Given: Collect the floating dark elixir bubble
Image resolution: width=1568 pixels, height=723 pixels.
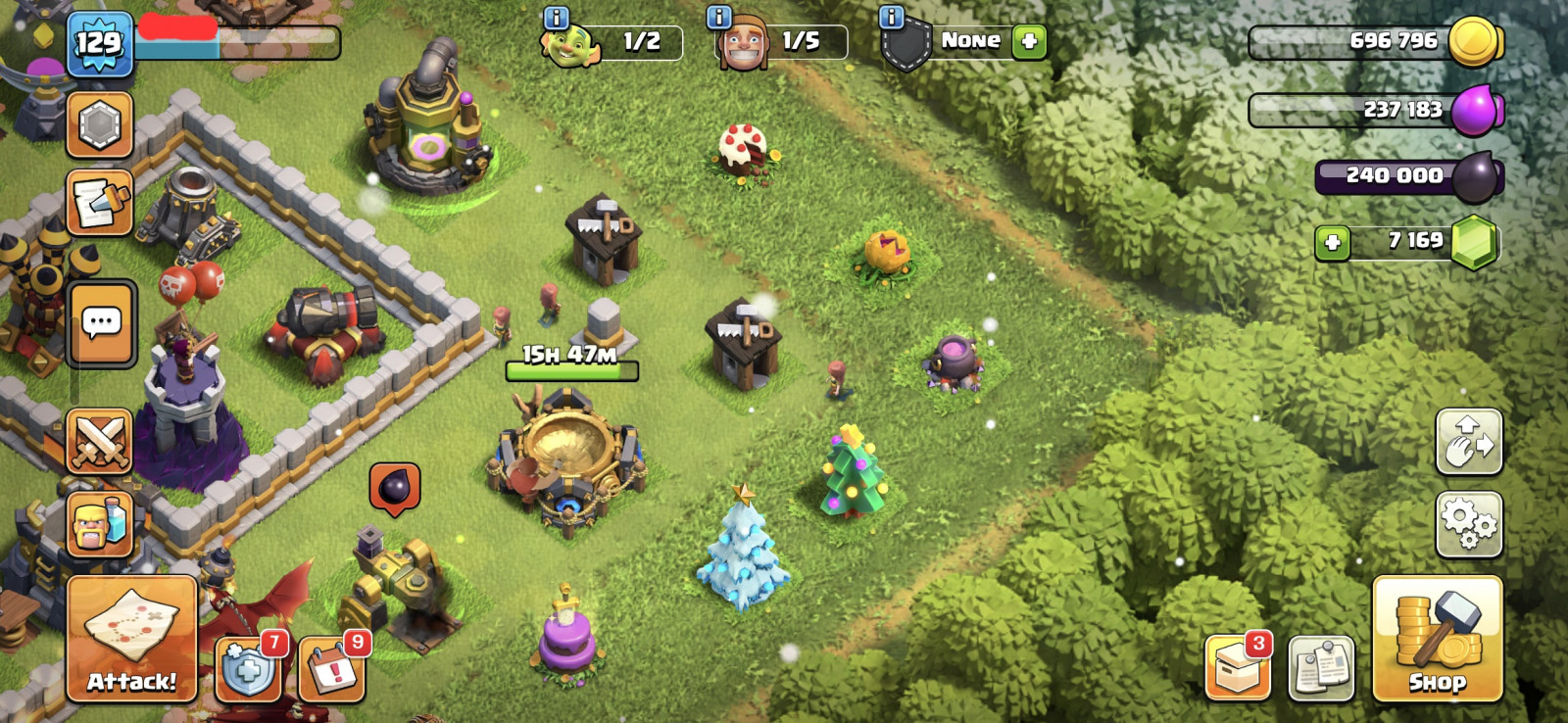Looking at the screenshot, I should tap(395, 487).
